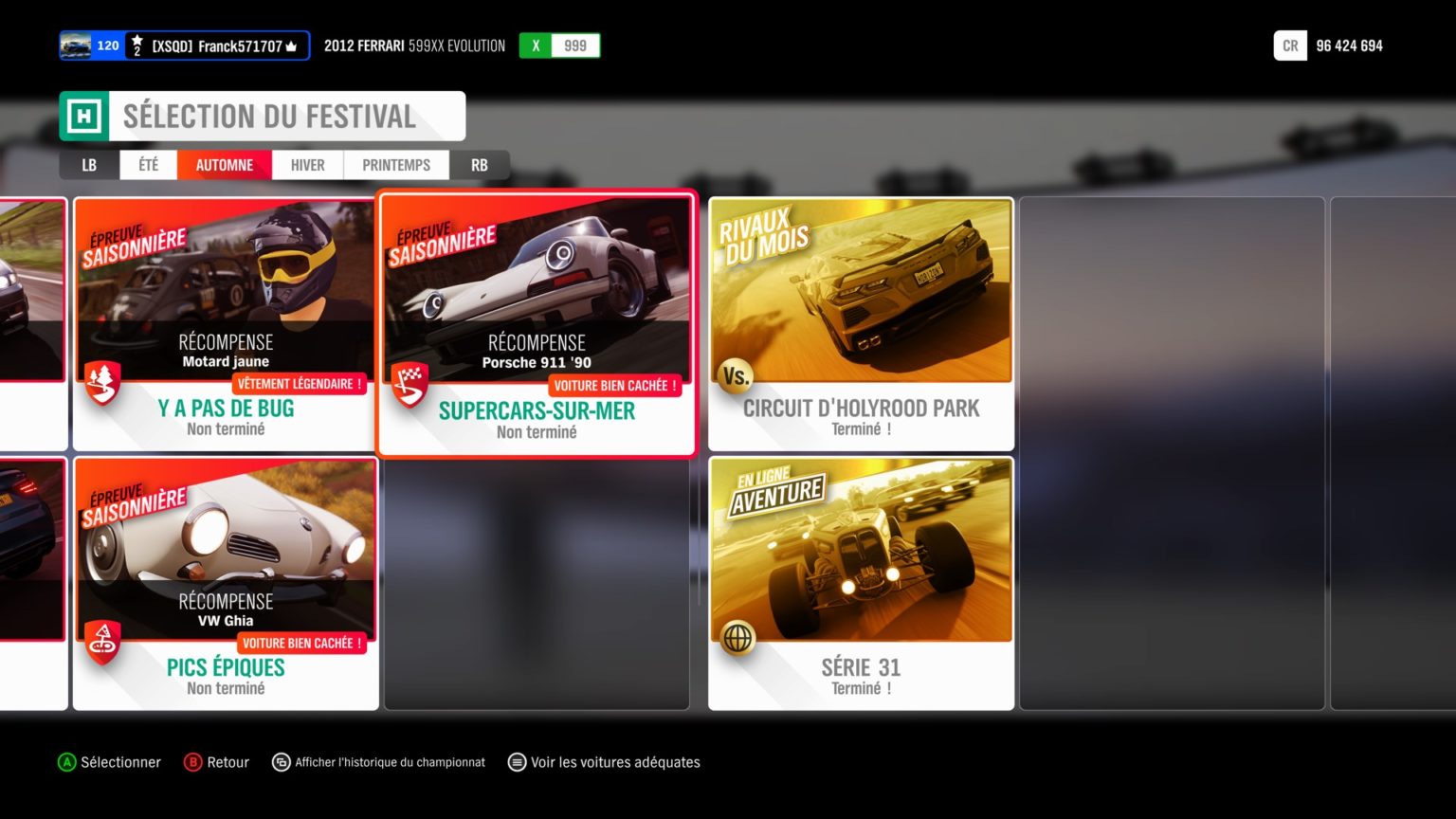
Task: Select the SÉRIE 31 online adventure tile
Action: click(861, 583)
